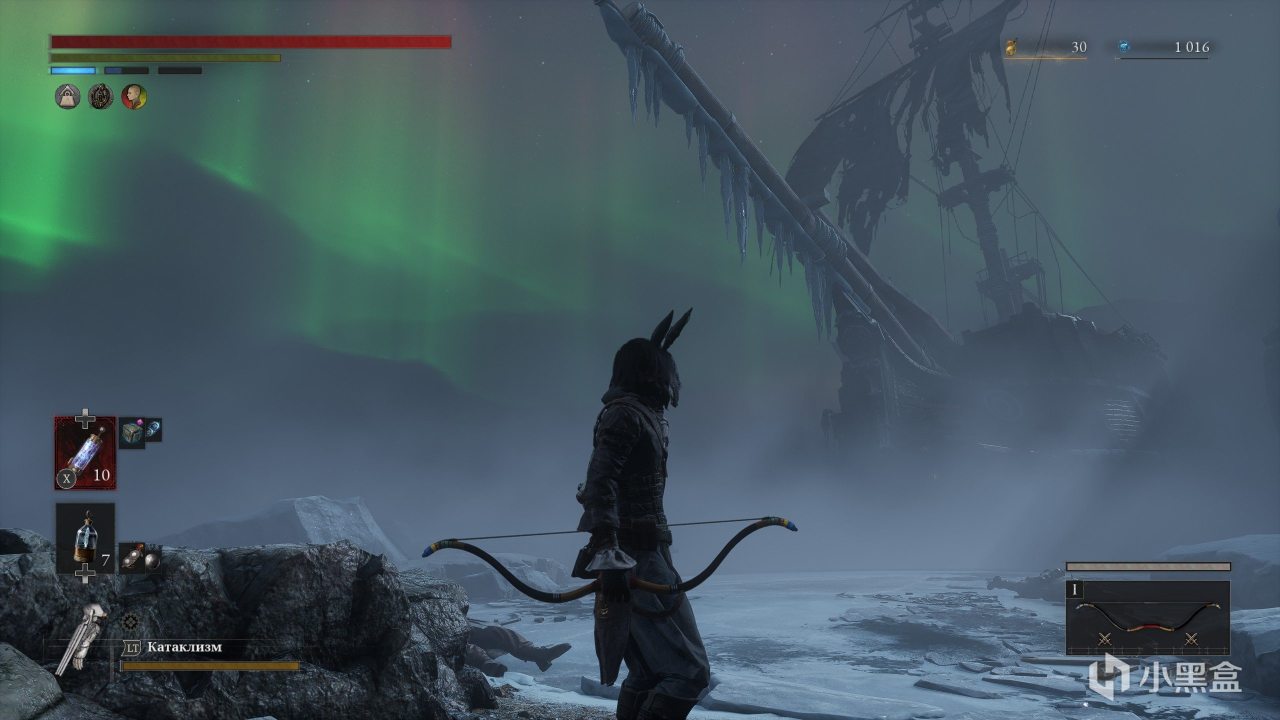Image resolution: width=1280 pixels, height=720 pixels.
Task: Click the dark round emblem status icon
Action: pyautogui.click(x=101, y=97)
